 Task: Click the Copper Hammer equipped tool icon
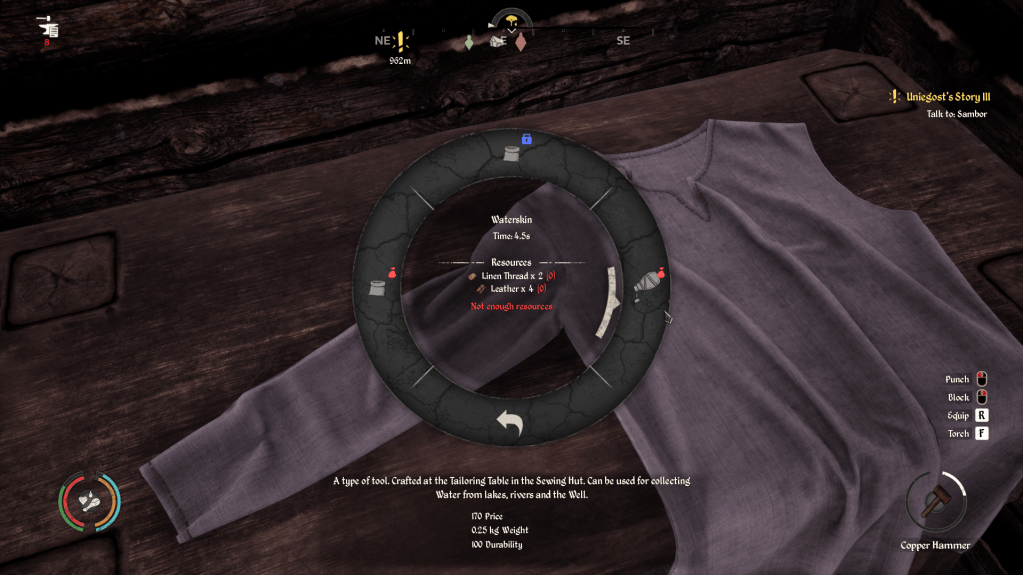click(936, 503)
